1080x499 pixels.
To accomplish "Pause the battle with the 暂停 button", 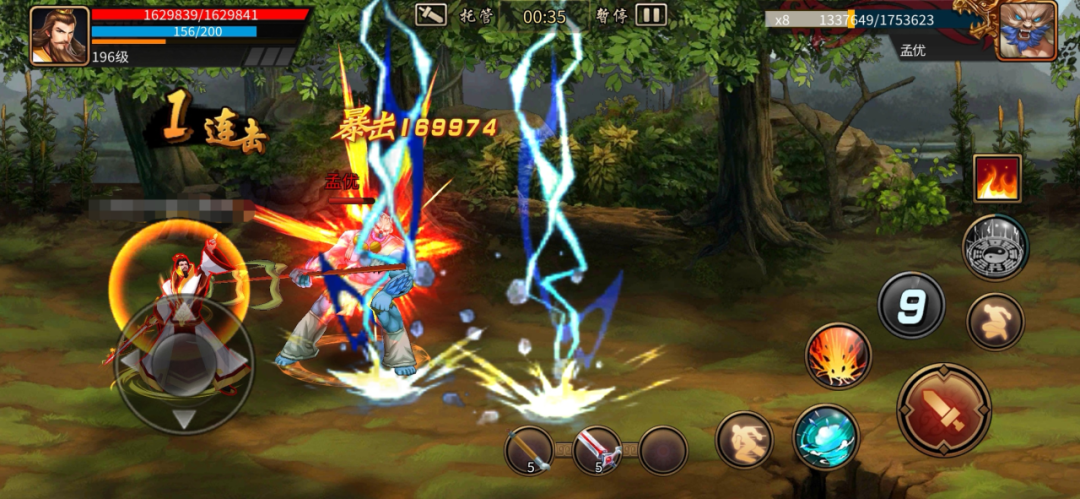I will [x=651, y=15].
